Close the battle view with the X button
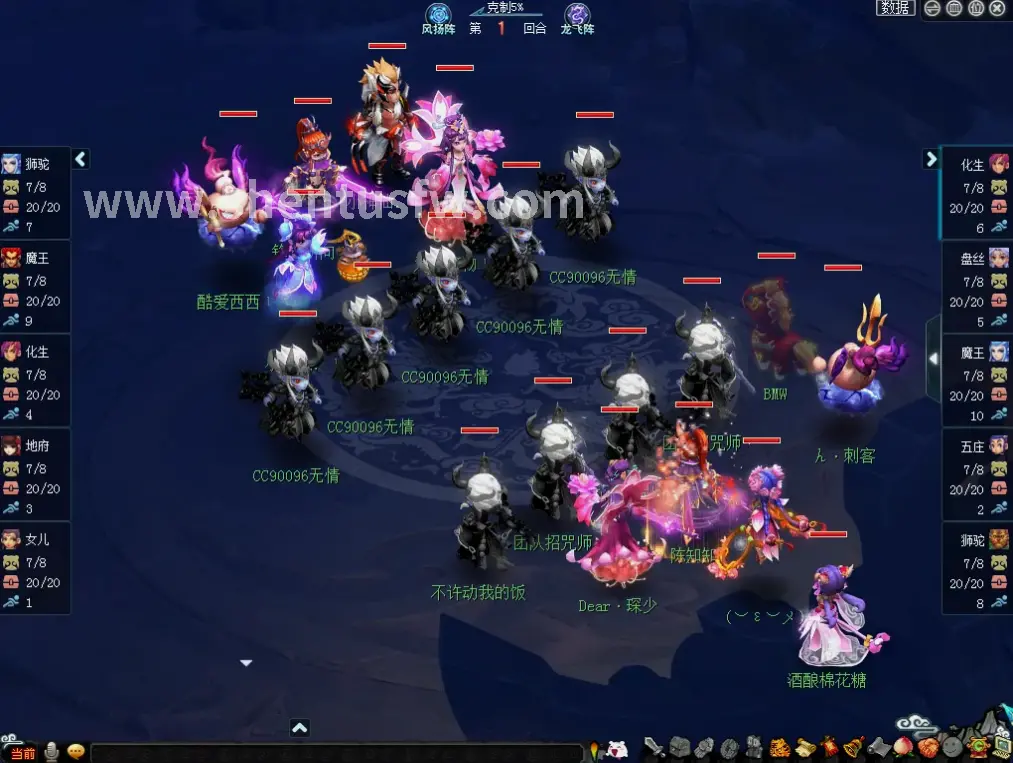Viewport: 1013px width, 763px height. (x=997, y=8)
